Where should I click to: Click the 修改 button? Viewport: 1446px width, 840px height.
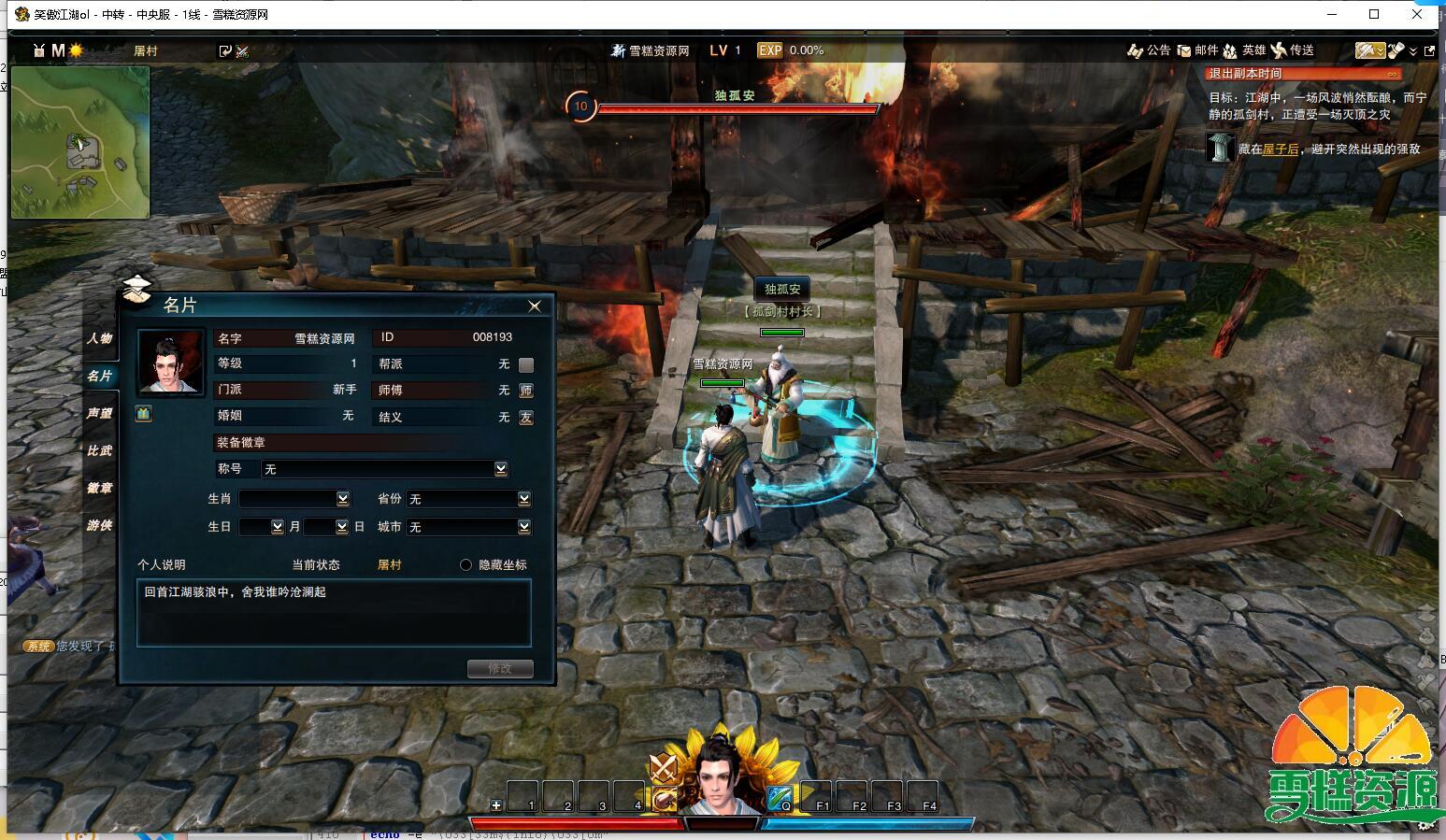point(500,668)
